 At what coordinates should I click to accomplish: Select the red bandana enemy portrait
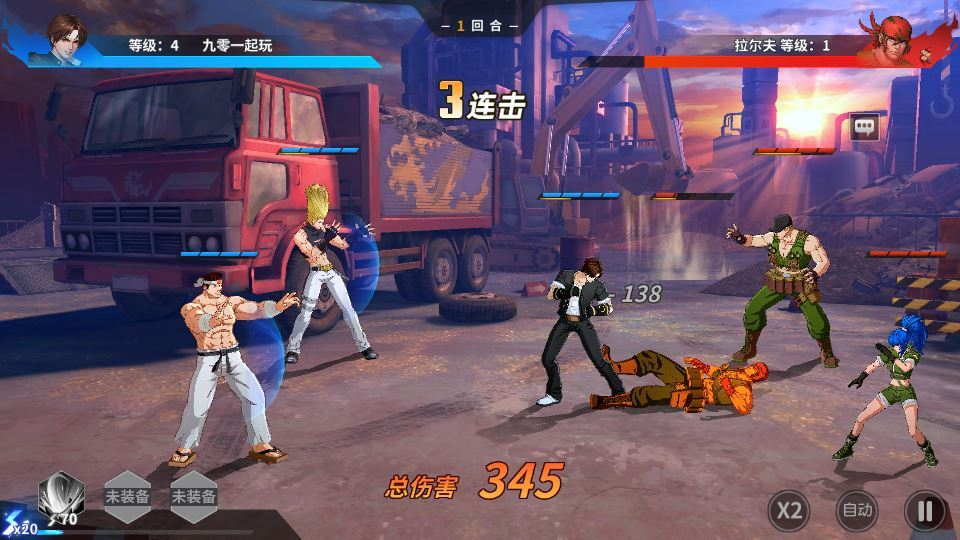[x=886, y=40]
